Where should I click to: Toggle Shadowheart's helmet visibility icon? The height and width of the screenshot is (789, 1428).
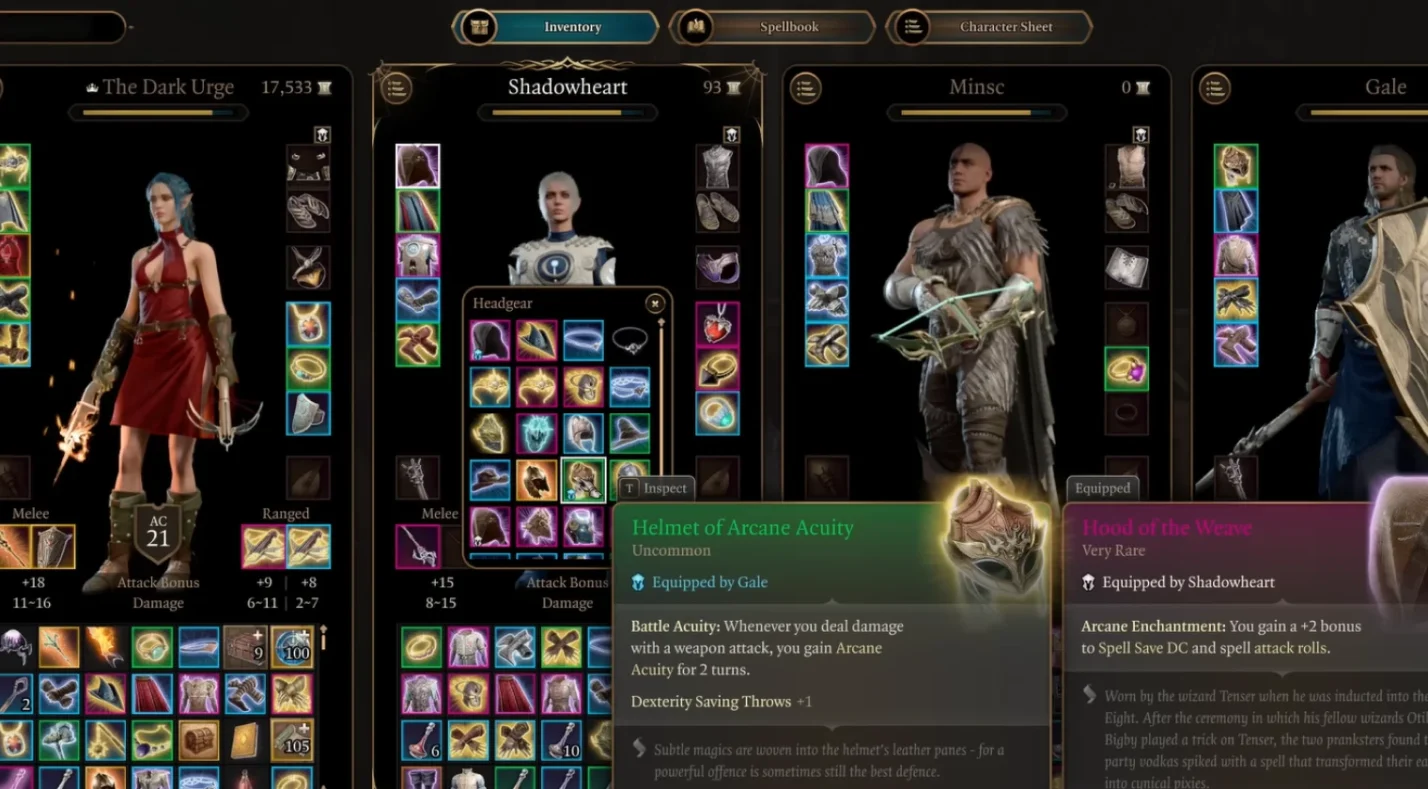(x=731, y=134)
